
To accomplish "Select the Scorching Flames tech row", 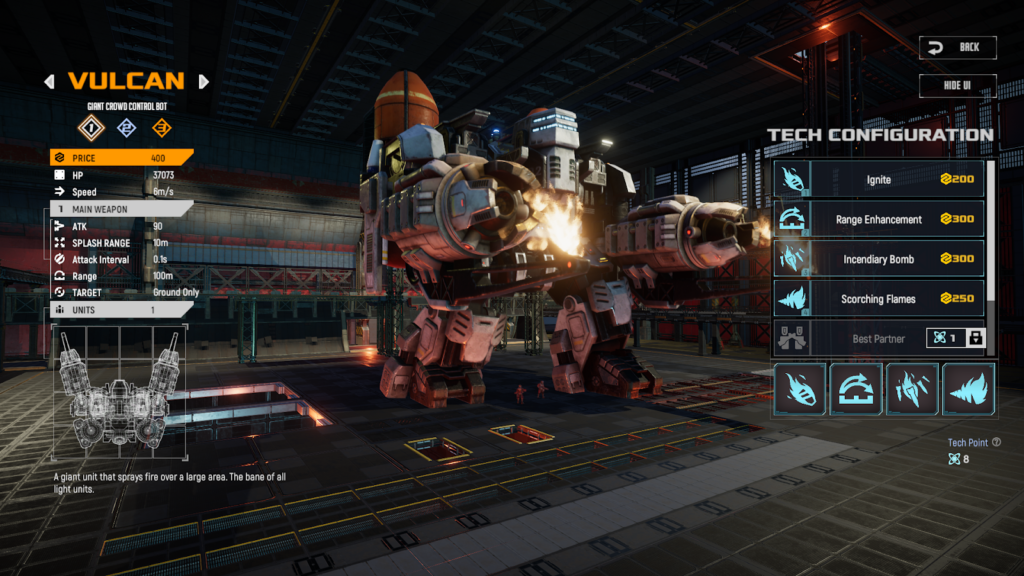I will (878, 299).
